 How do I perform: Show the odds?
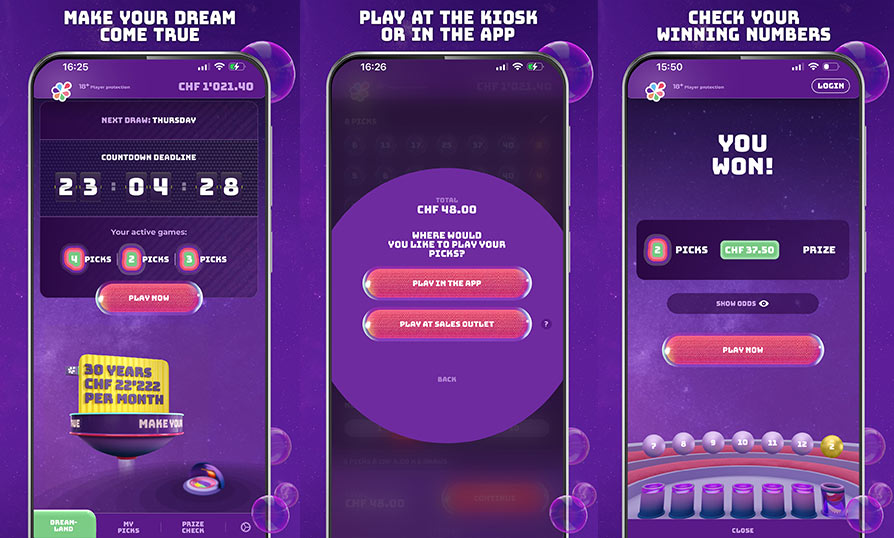(742, 303)
